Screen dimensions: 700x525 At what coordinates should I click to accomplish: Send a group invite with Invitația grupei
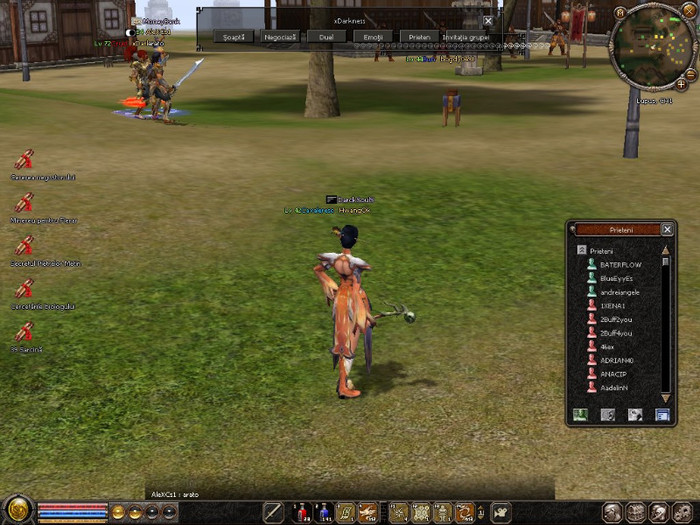click(x=465, y=36)
